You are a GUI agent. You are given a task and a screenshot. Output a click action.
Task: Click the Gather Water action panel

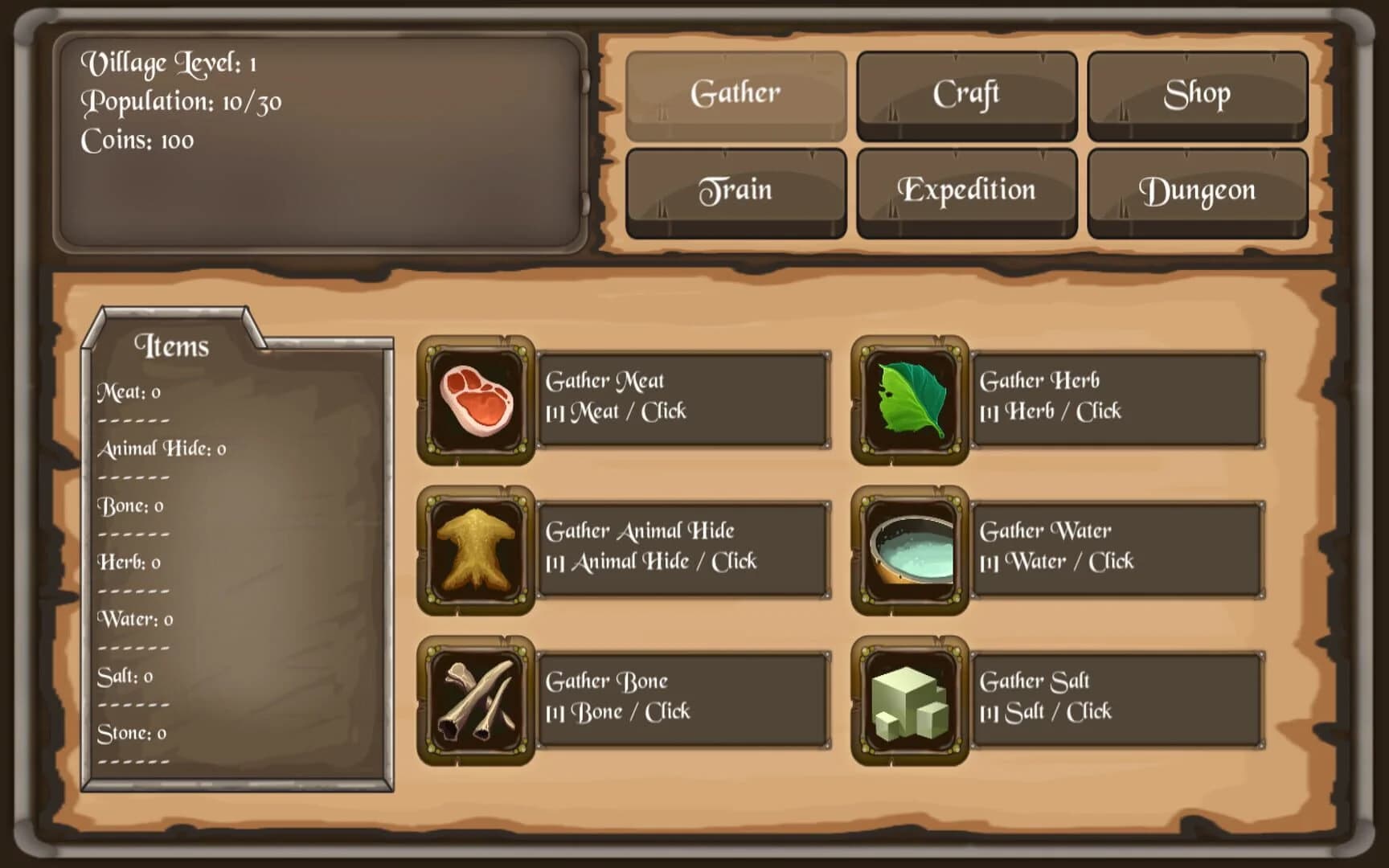click(1117, 547)
